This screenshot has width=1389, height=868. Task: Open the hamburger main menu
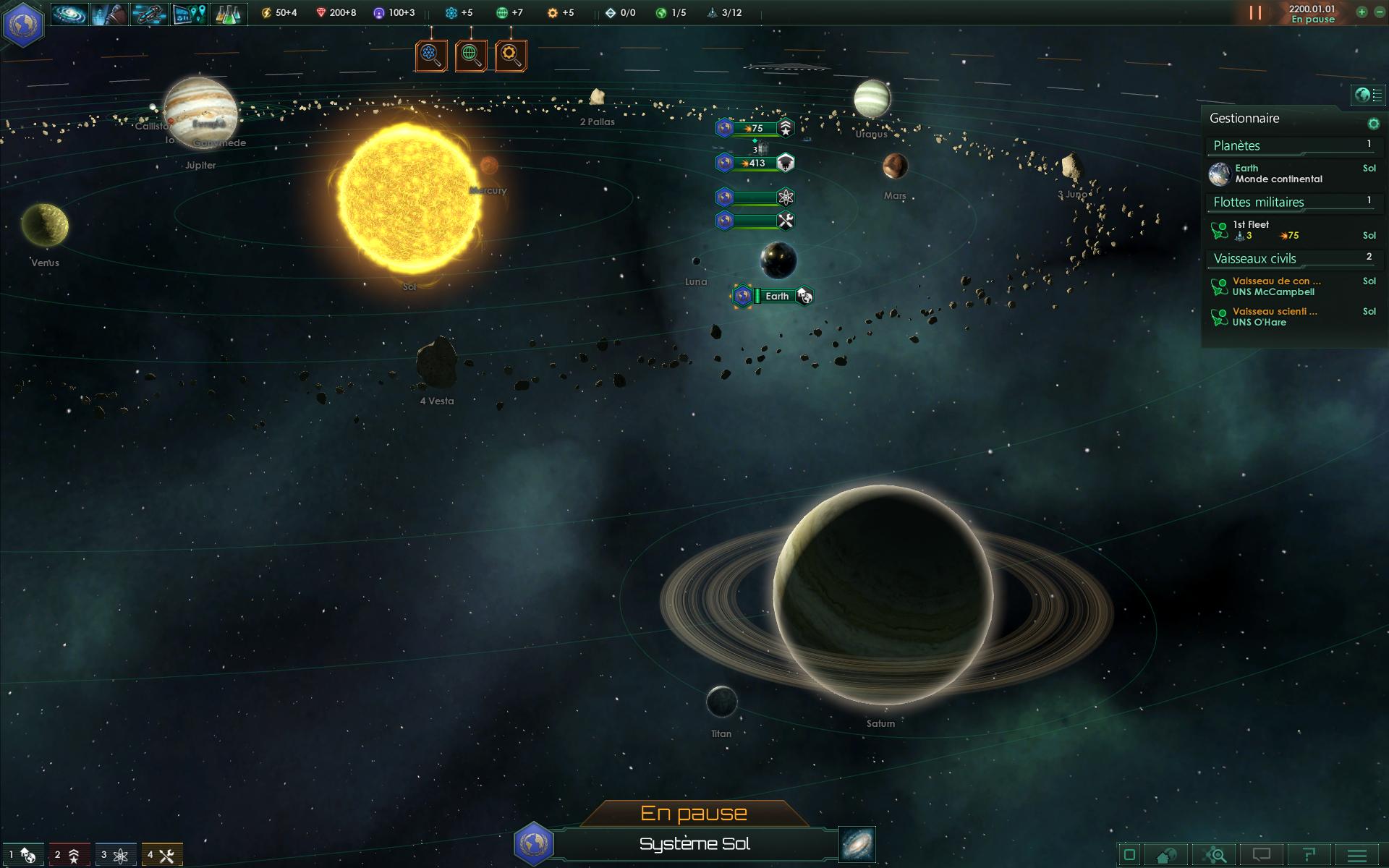pyautogui.click(x=1357, y=856)
